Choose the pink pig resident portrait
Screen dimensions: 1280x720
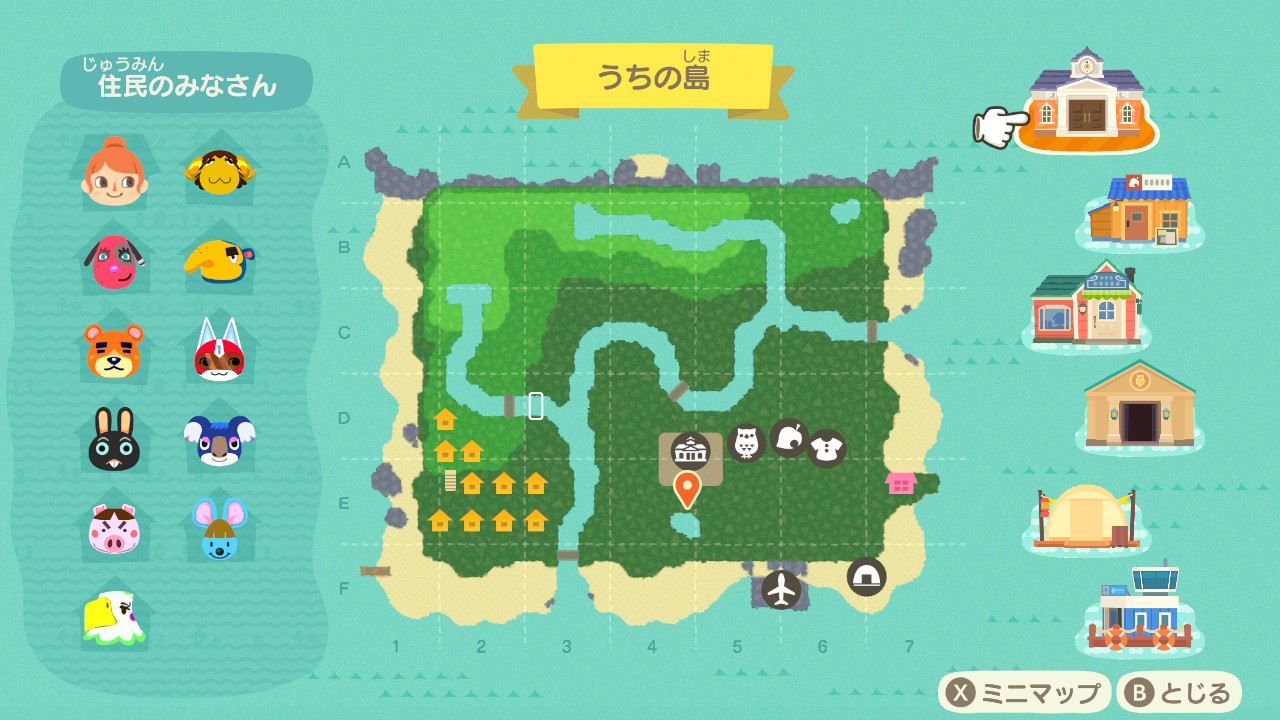click(x=114, y=528)
